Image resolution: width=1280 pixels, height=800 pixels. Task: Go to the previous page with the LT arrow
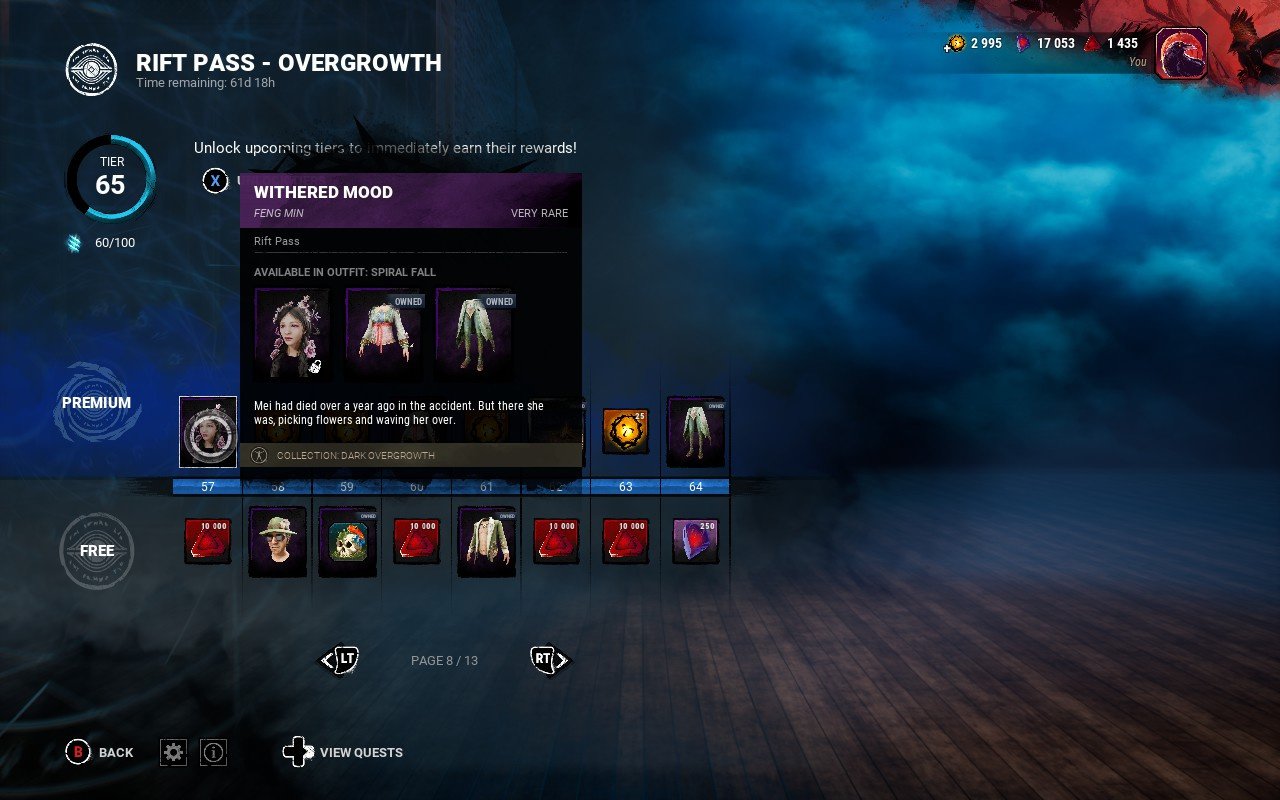click(x=338, y=660)
